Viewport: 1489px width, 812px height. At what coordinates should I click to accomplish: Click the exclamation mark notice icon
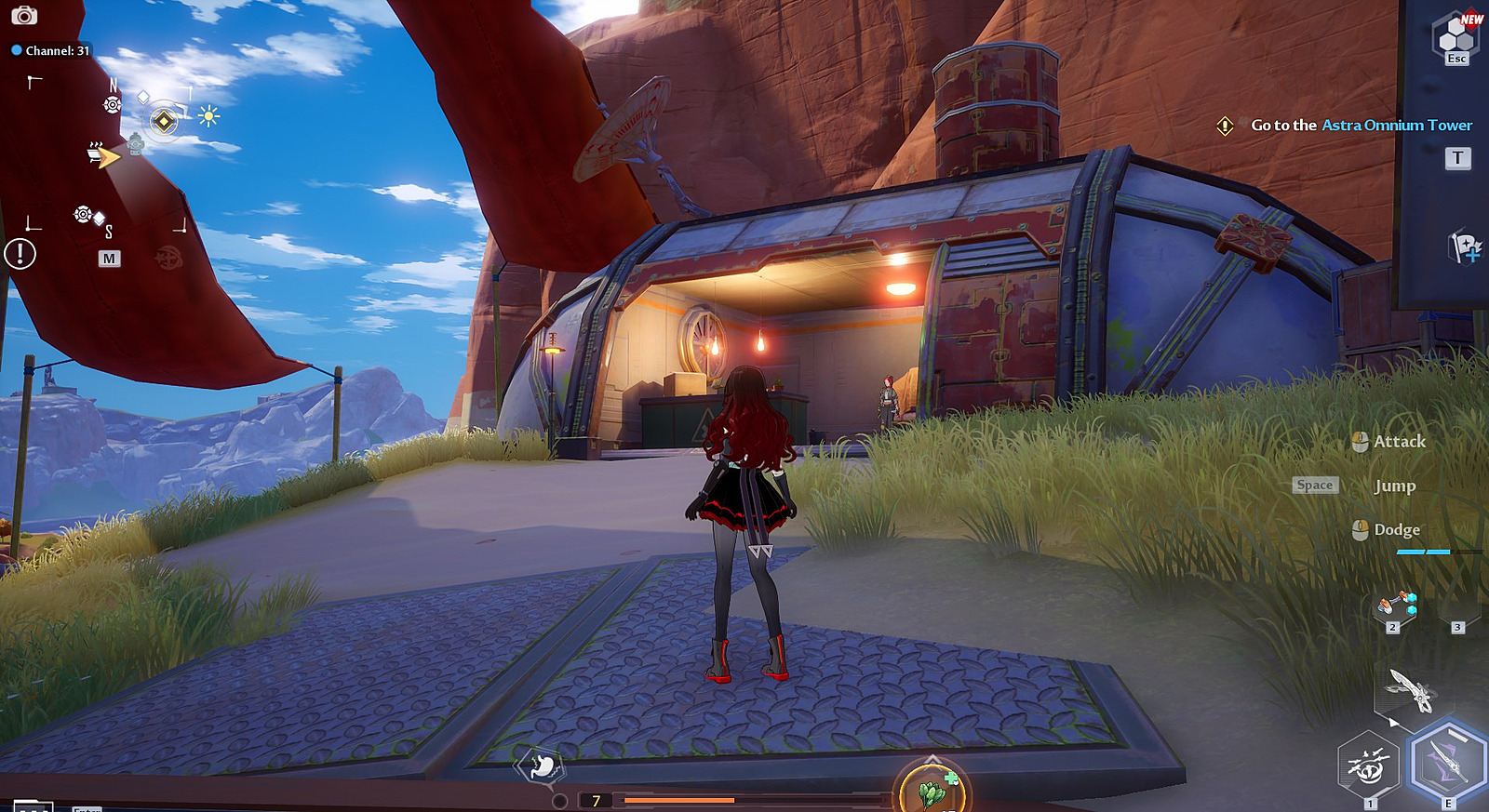[x=20, y=253]
